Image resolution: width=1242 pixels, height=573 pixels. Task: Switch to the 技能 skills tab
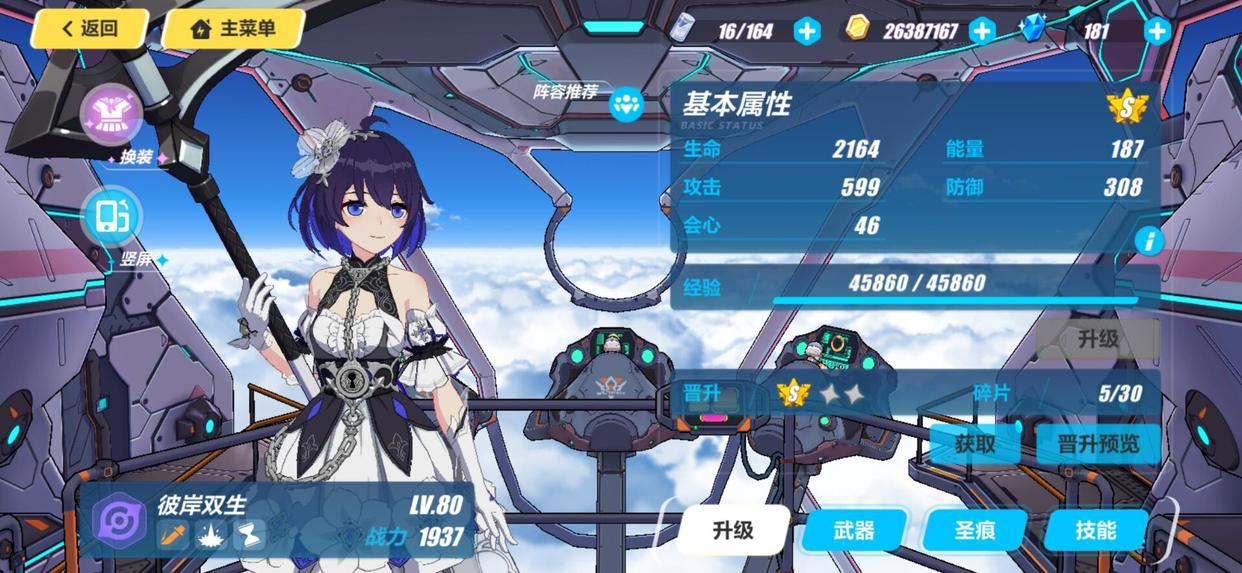coord(1095,530)
